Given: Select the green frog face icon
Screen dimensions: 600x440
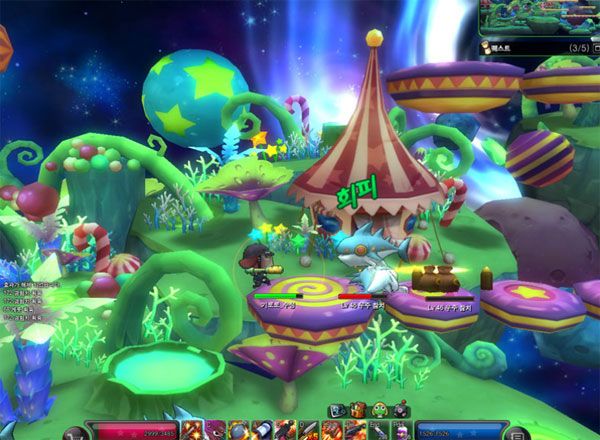Looking at the screenshot, I should pyautogui.click(x=378, y=409).
